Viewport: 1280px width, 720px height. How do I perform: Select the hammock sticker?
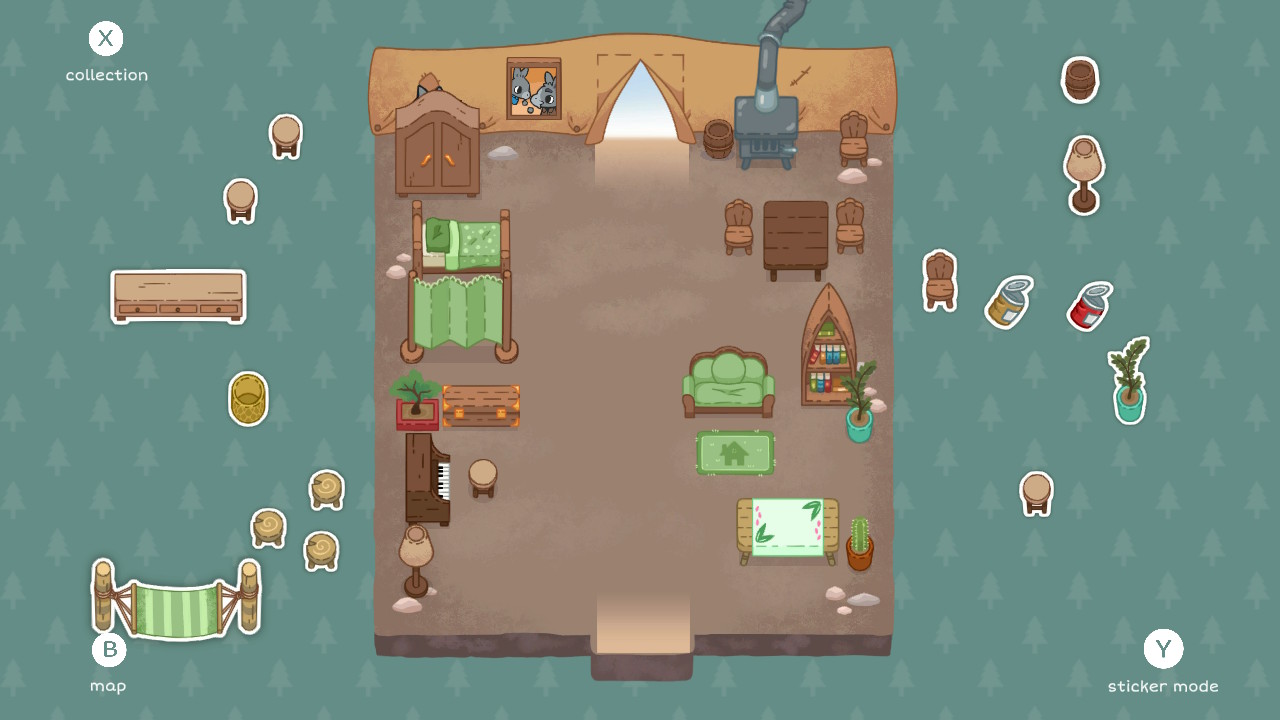(x=175, y=598)
